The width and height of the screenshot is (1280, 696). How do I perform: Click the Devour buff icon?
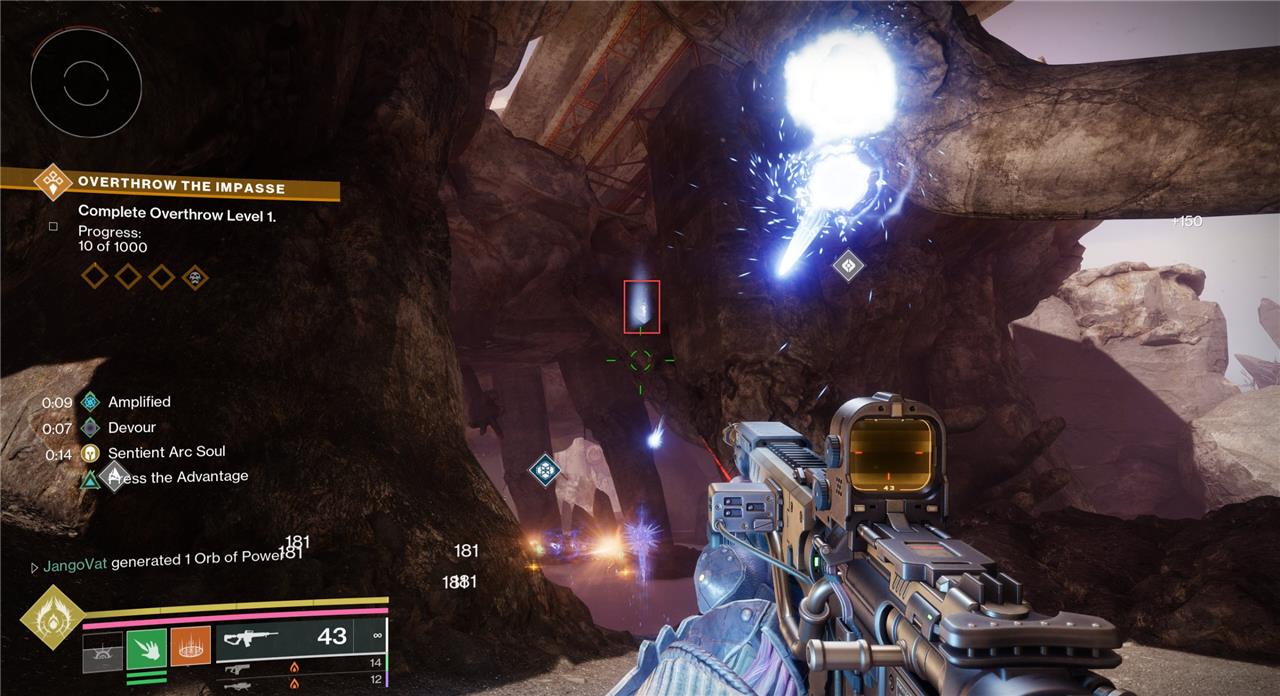point(91,428)
